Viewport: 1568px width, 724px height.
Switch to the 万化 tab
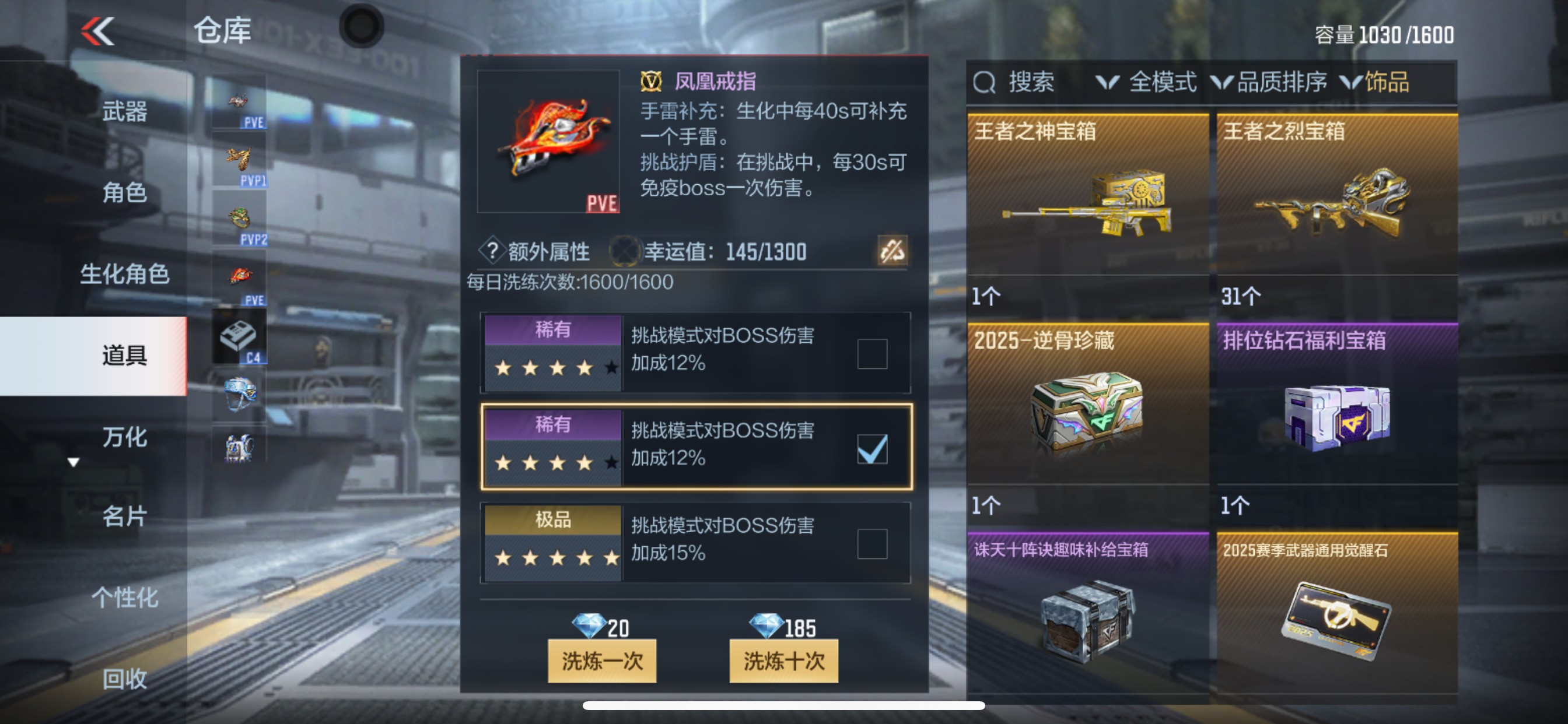click(125, 437)
